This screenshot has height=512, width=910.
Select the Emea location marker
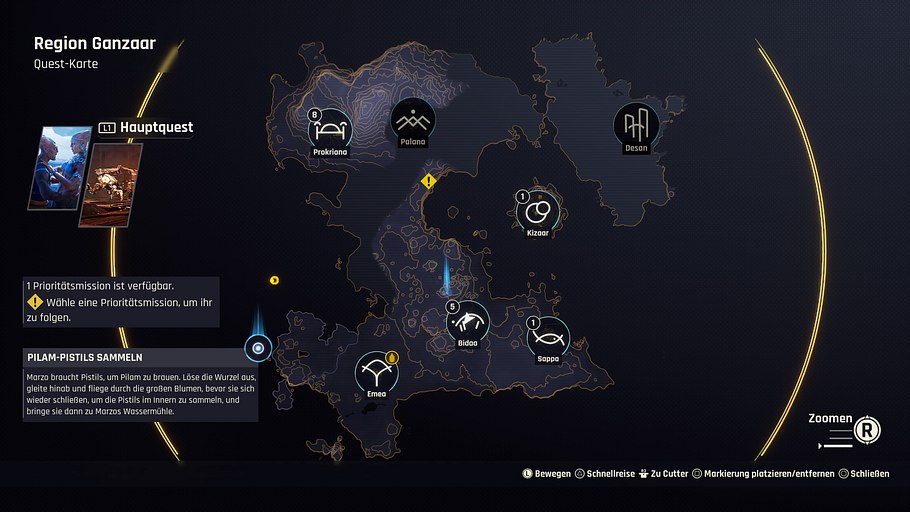click(377, 374)
